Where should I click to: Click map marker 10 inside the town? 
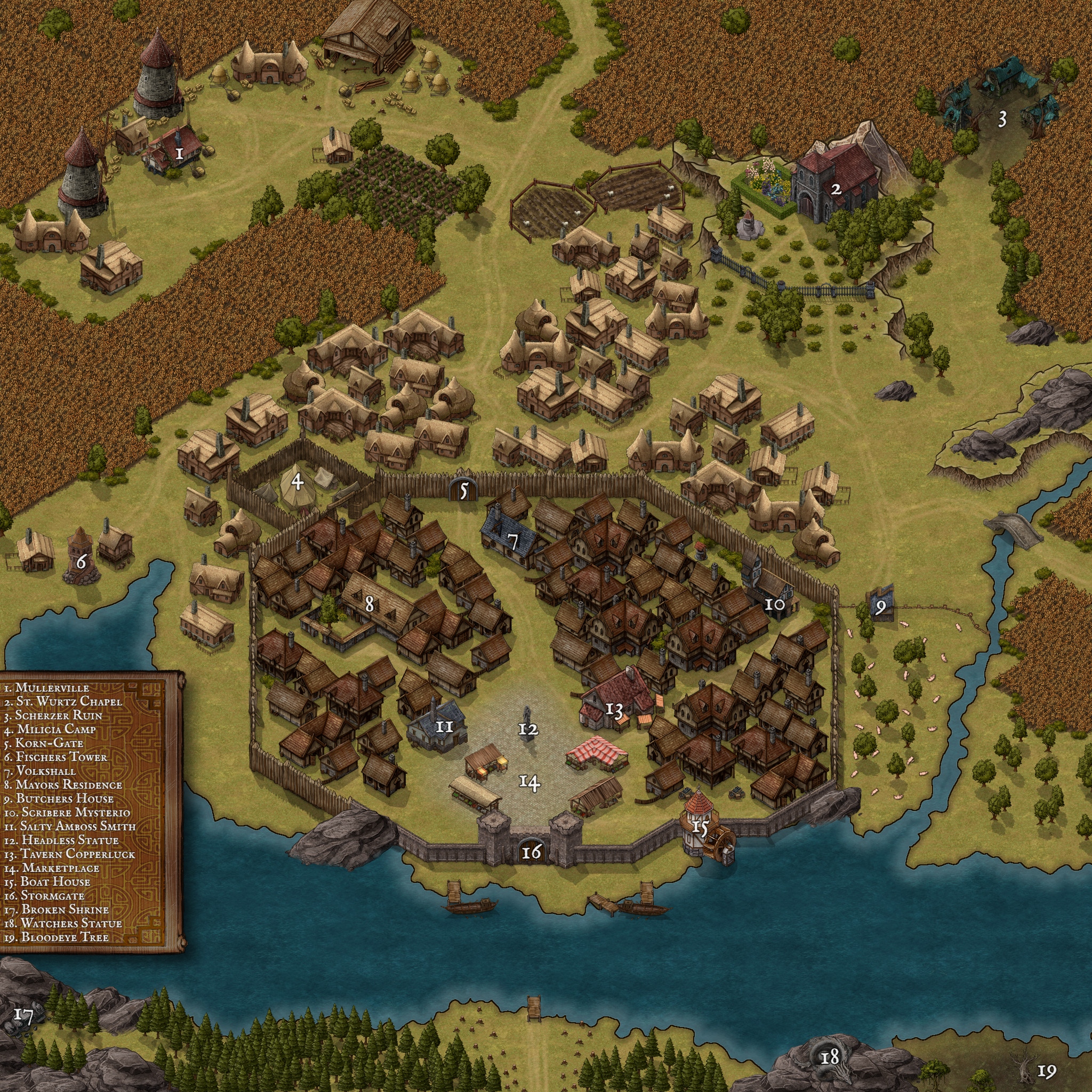pyautogui.click(x=774, y=604)
